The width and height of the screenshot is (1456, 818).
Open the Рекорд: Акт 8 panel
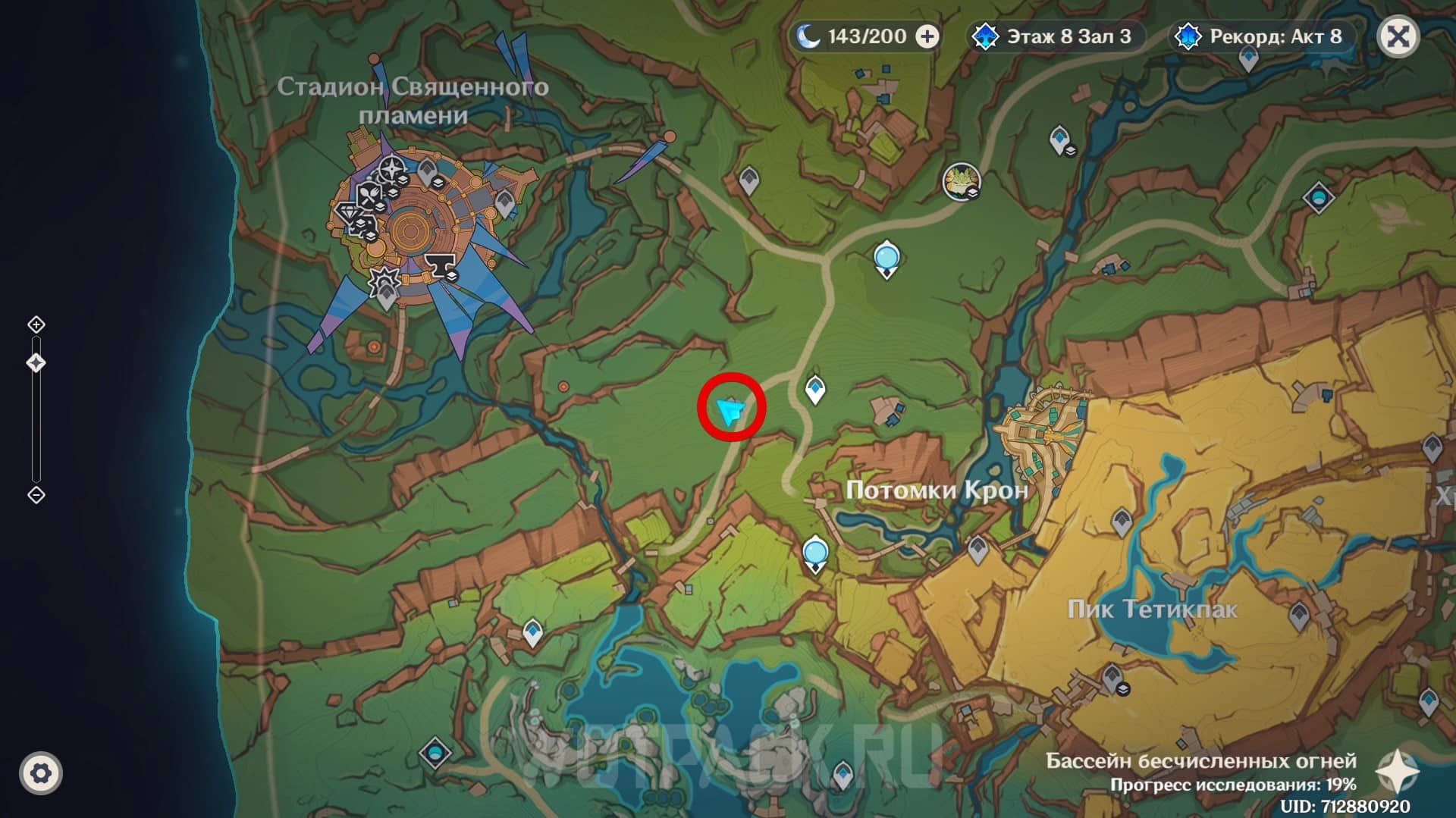(x=1262, y=36)
